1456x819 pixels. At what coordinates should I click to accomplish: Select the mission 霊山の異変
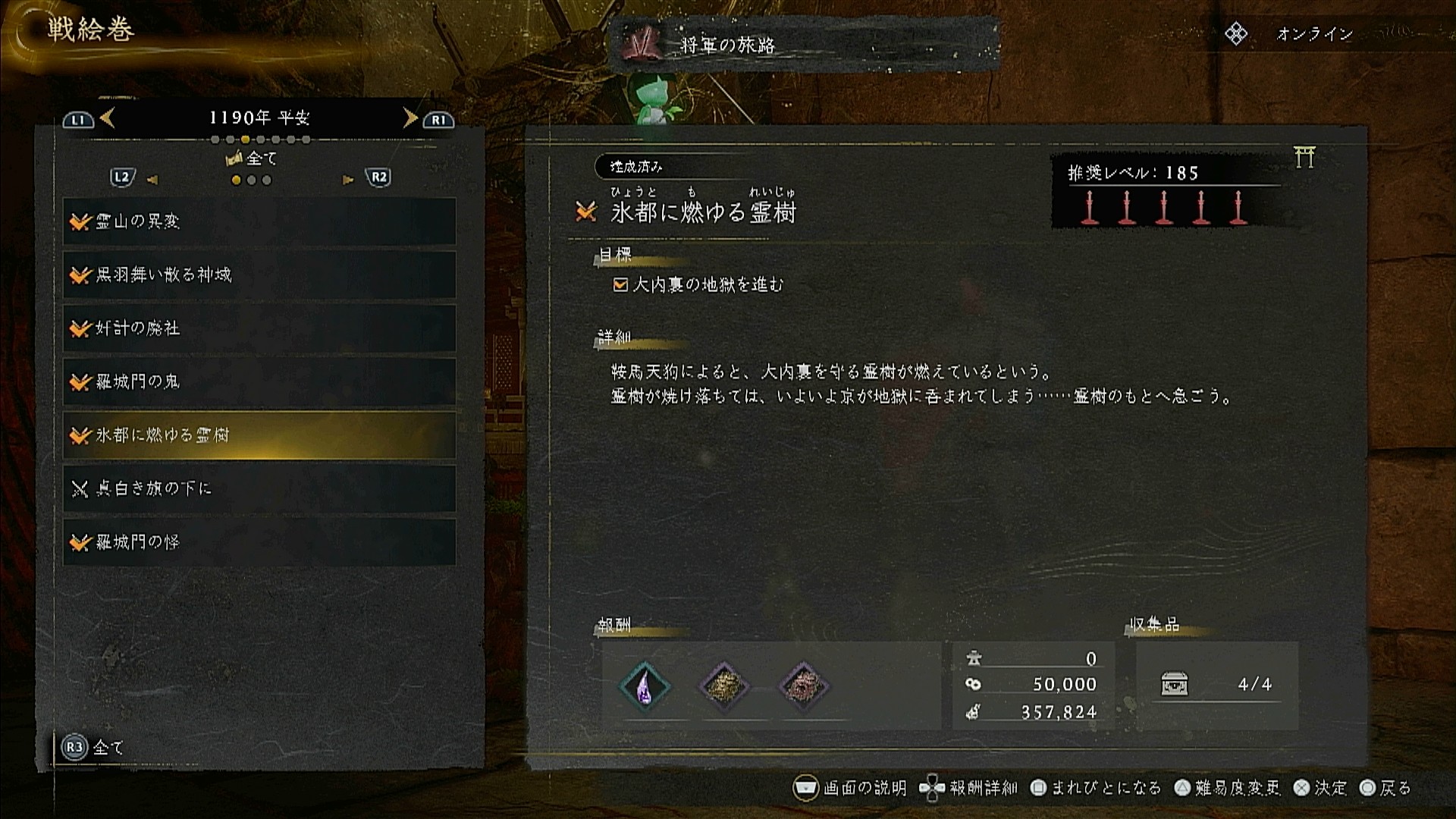point(259,221)
